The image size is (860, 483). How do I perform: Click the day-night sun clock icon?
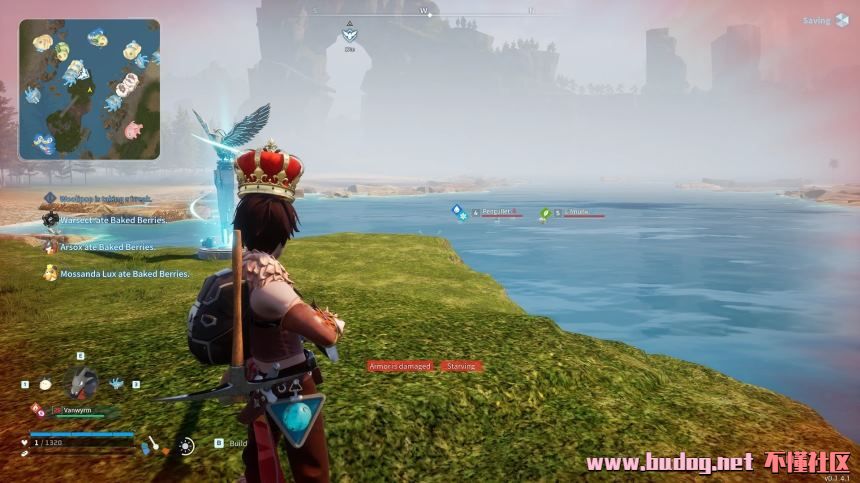point(186,446)
